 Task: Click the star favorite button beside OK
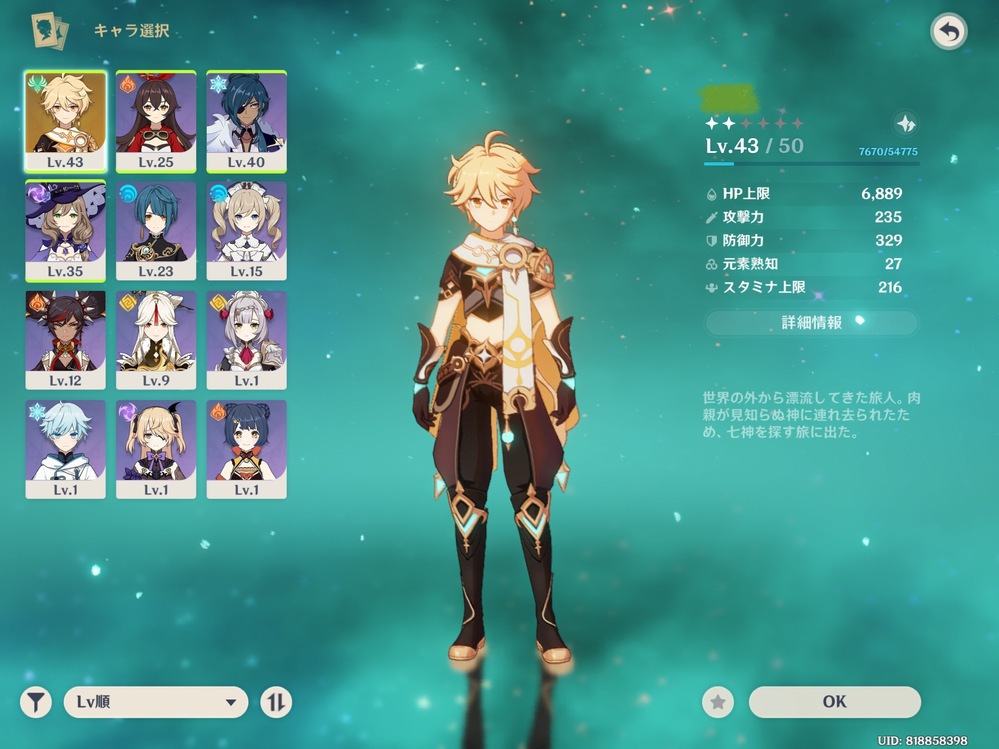tap(717, 702)
